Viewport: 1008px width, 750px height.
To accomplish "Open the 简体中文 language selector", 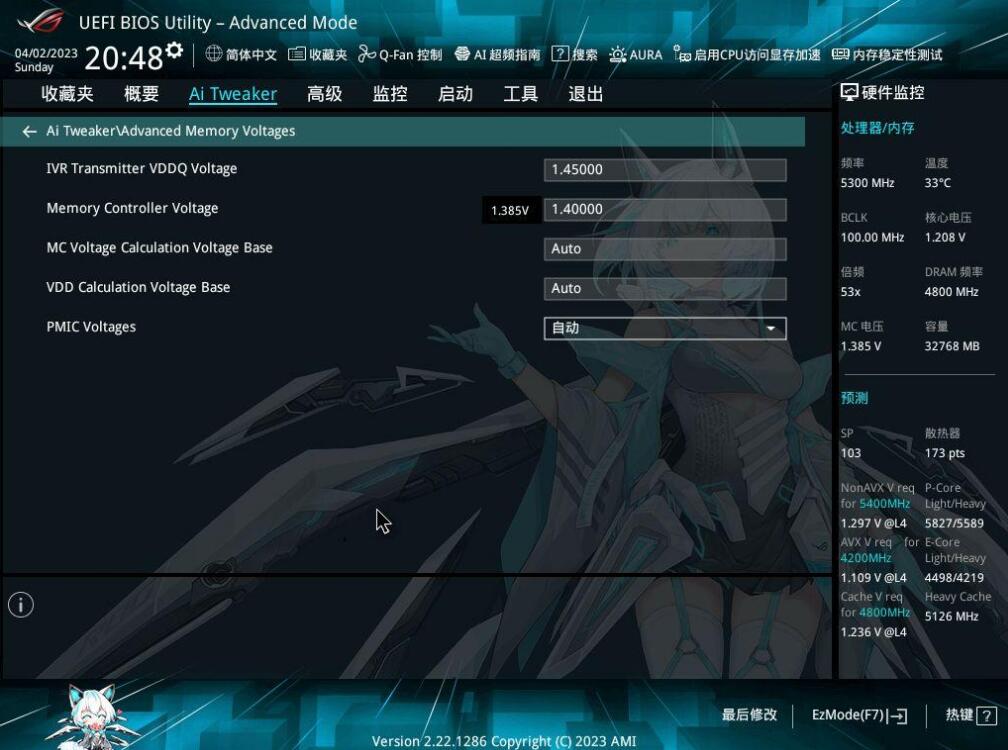I will pos(241,55).
